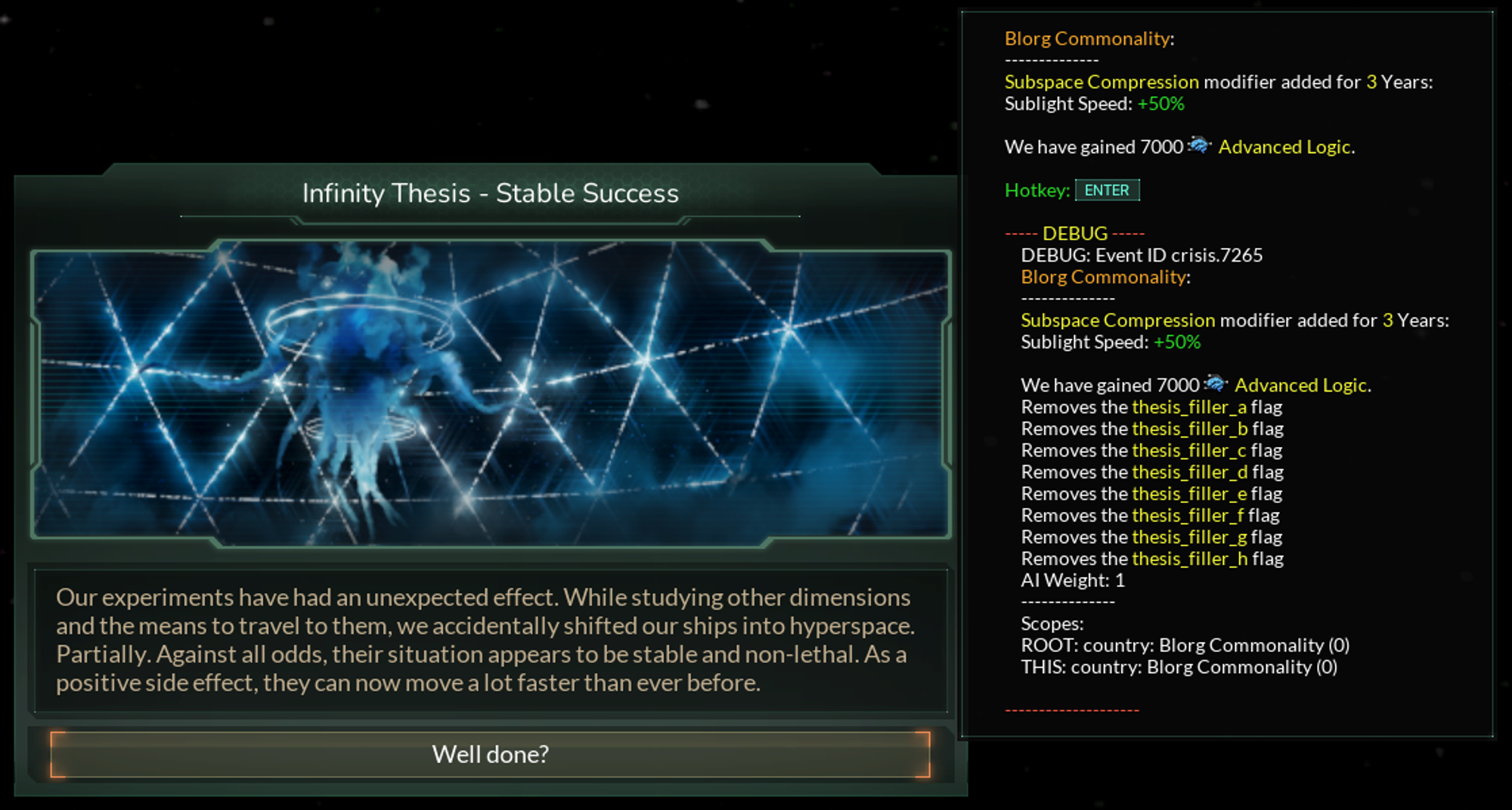Click the AI Weight: 1 line
Viewport: 1512px width, 810px height.
click(x=1072, y=580)
